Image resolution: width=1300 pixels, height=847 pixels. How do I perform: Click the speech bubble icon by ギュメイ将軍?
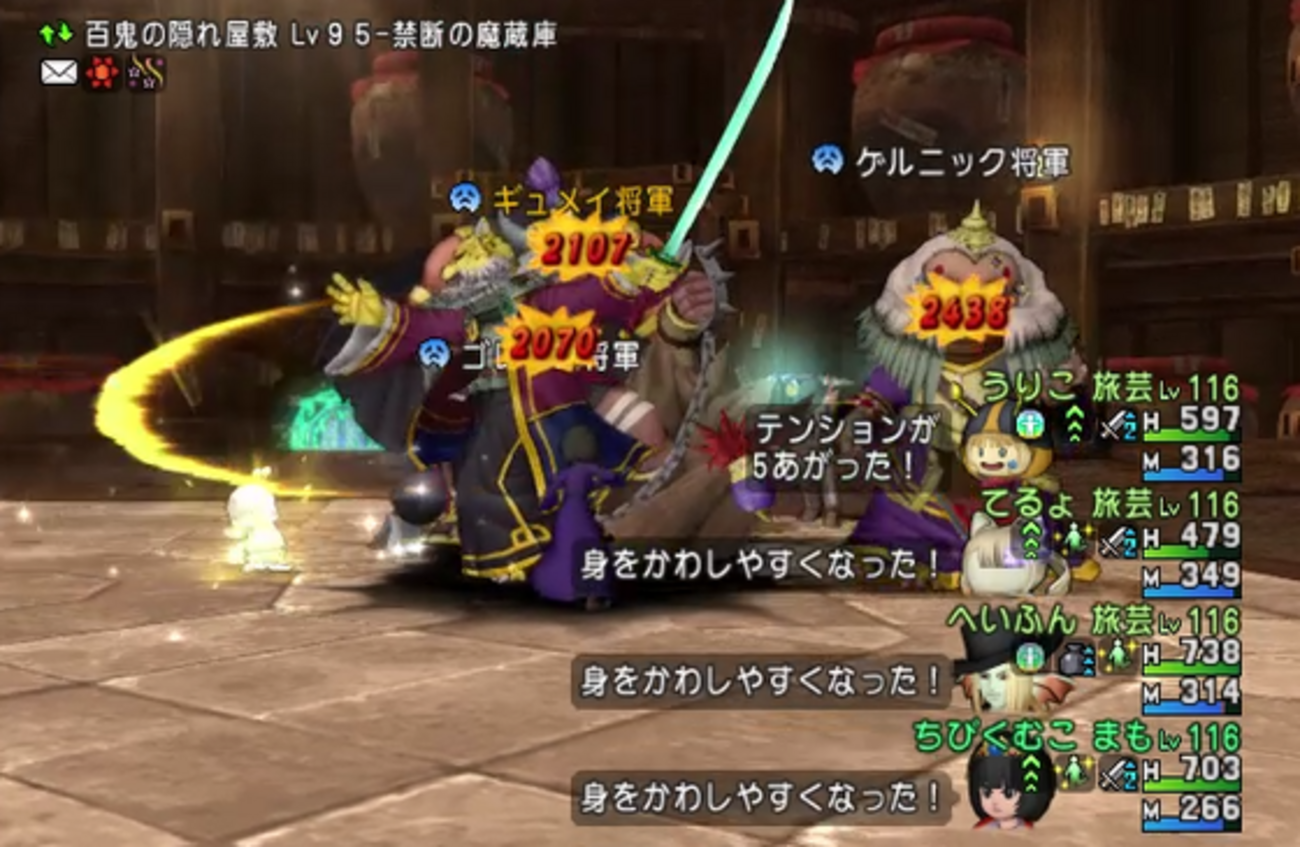pyautogui.click(x=466, y=200)
